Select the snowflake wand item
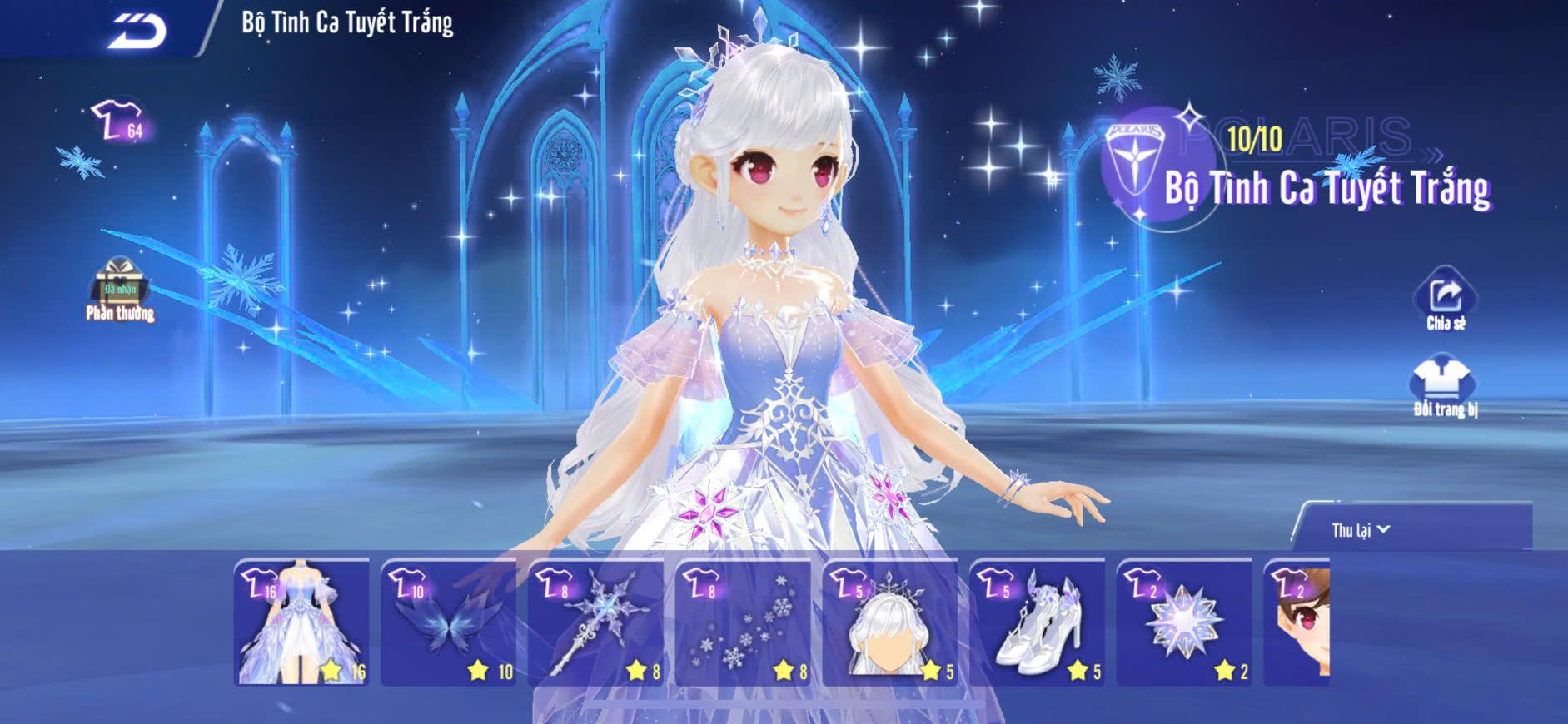The image size is (1568, 724). pos(595,622)
